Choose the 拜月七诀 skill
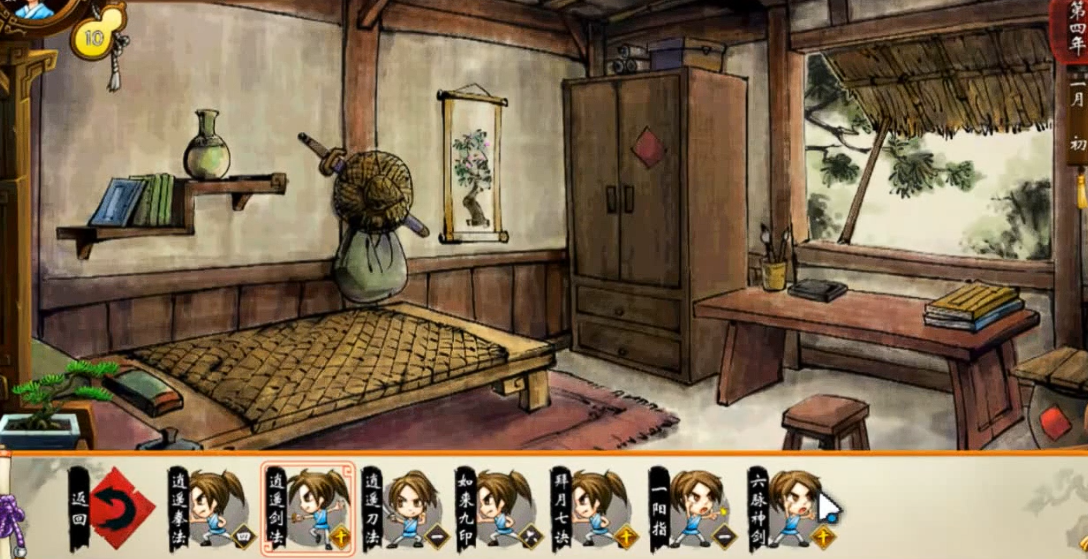 (x=592, y=508)
